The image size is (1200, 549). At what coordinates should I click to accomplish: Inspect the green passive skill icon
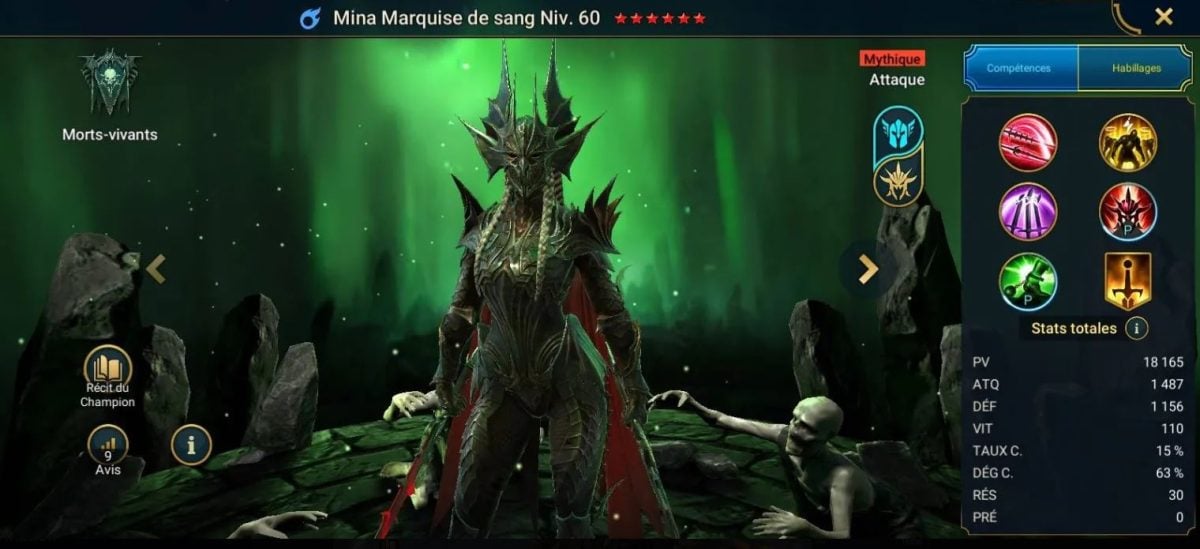tap(1027, 282)
